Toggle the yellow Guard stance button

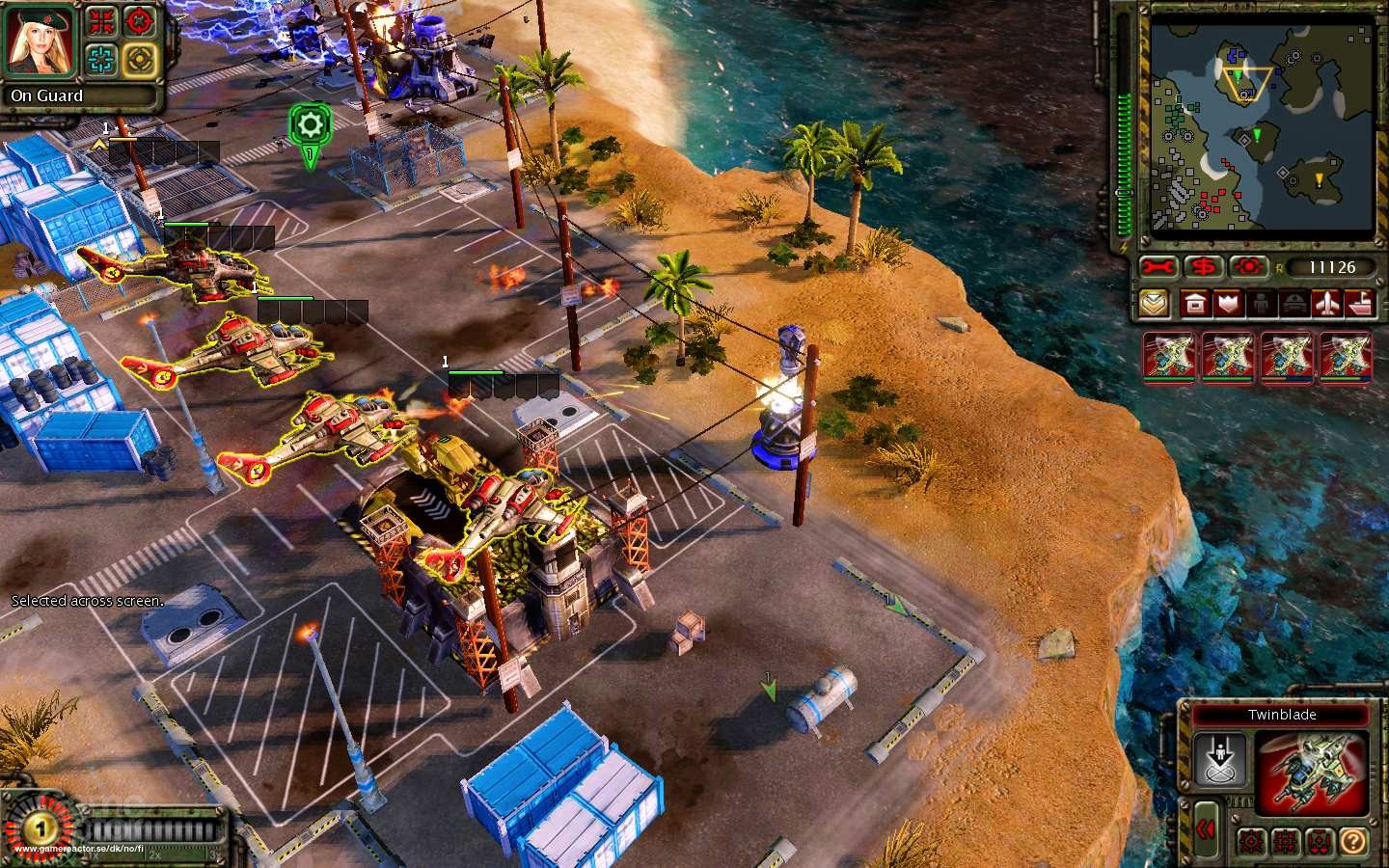[x=140, y=59]
